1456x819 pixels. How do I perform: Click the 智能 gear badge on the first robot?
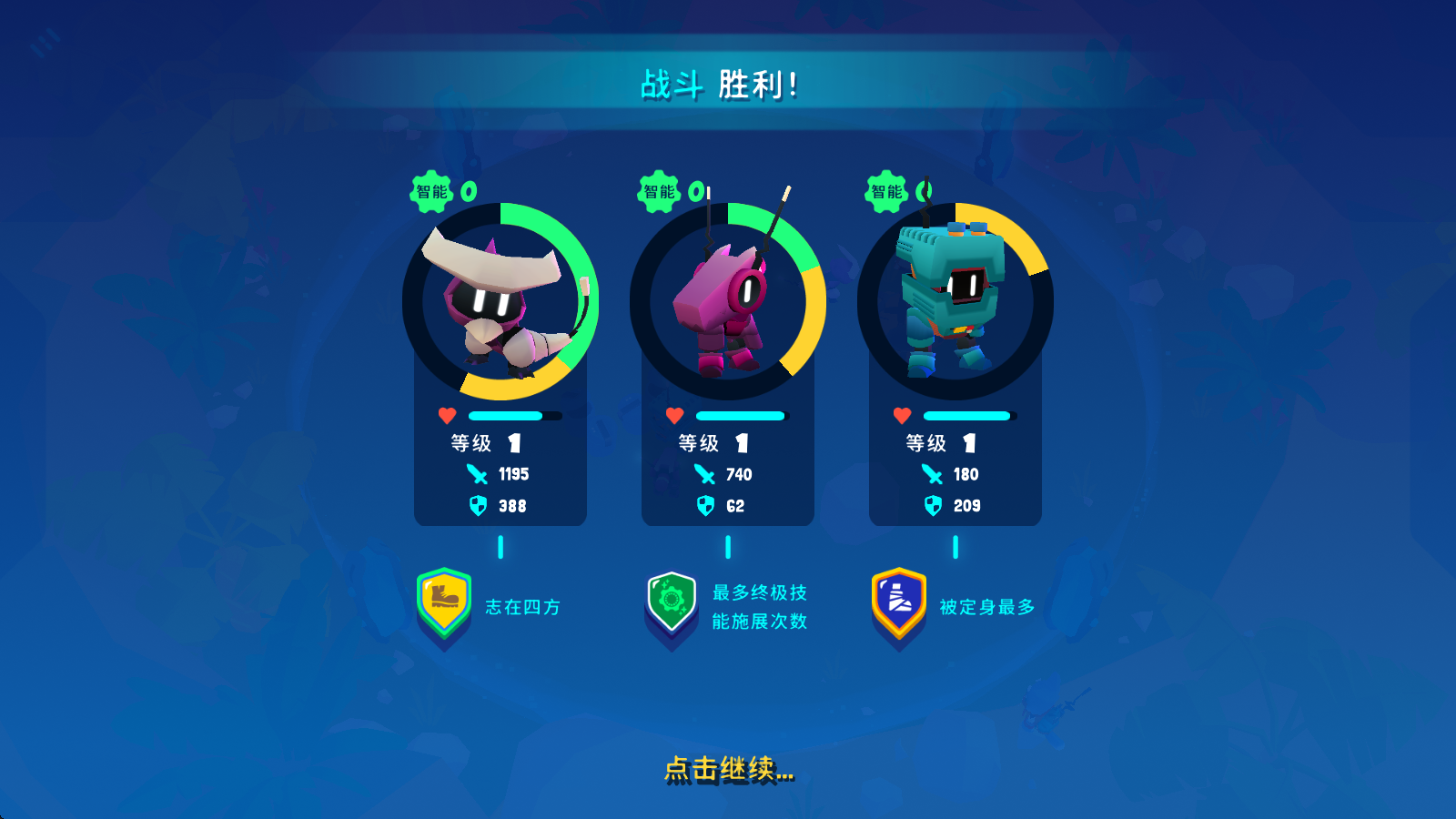tap(431, 192)
